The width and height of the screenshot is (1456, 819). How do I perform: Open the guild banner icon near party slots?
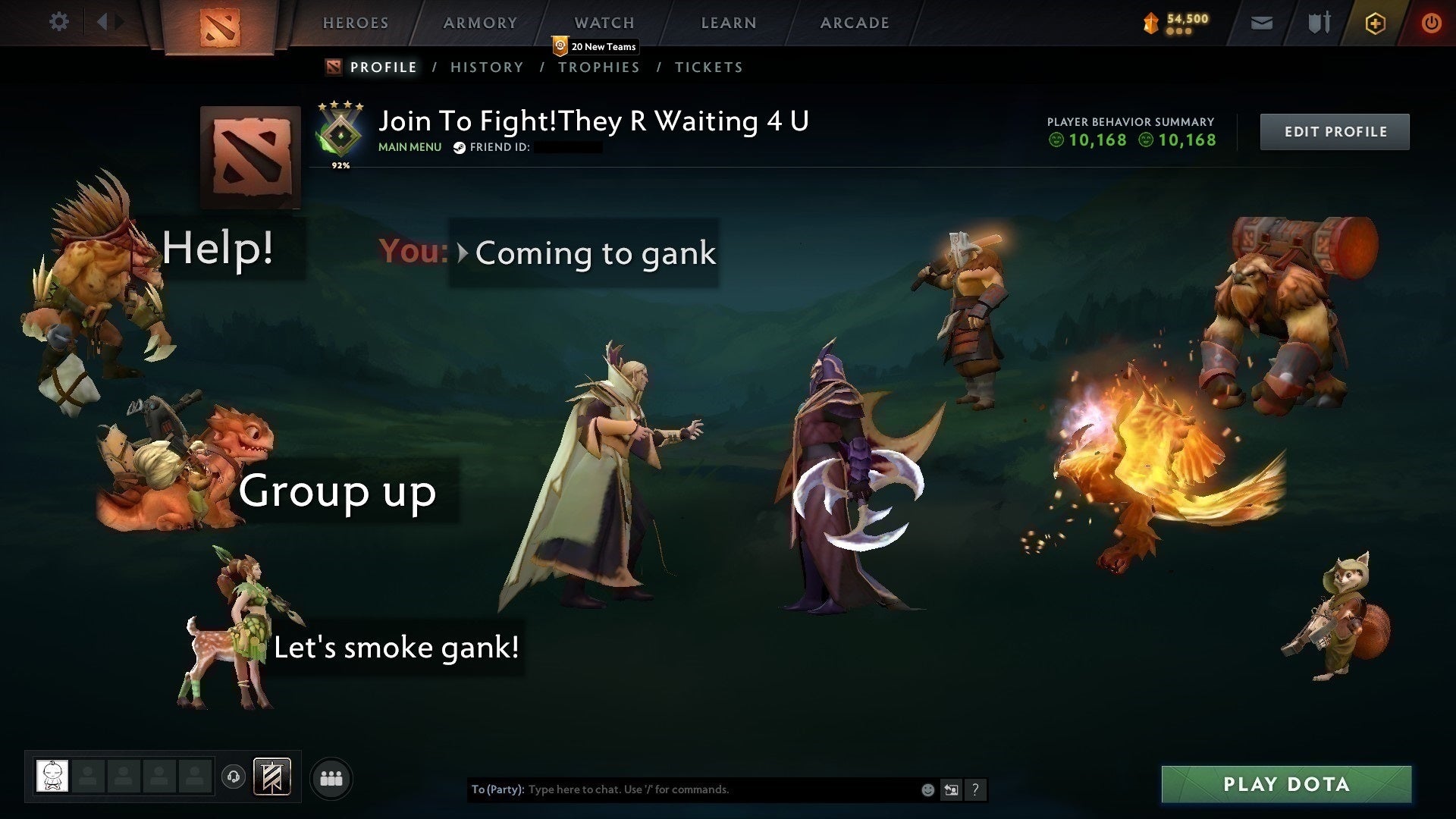coord(271,777)
